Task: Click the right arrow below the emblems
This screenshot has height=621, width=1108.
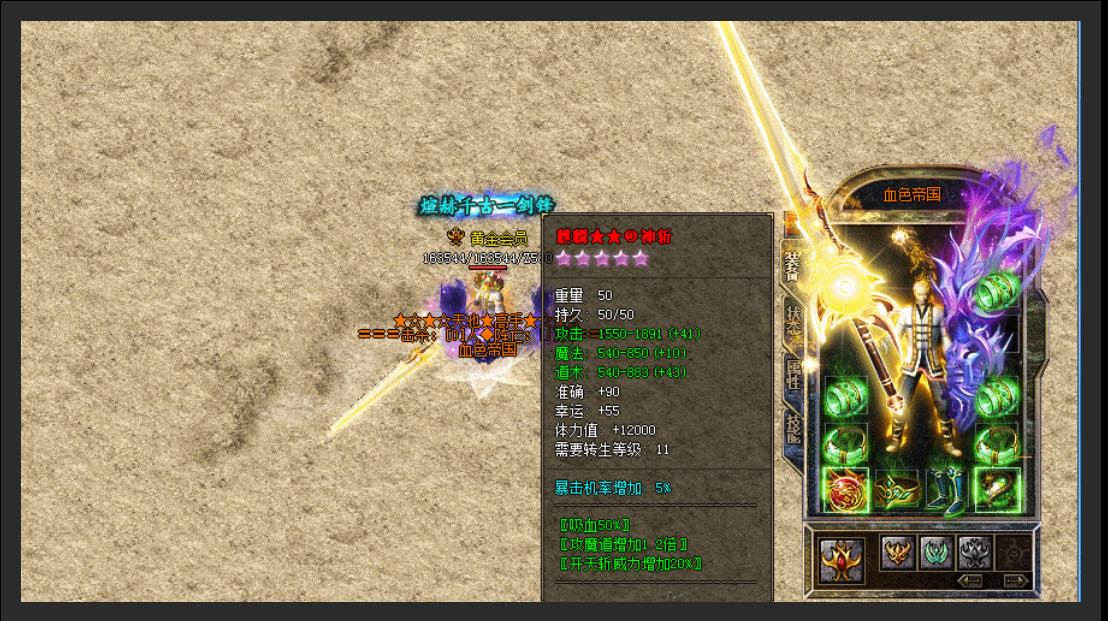Action: click(x=1016, y=580)
